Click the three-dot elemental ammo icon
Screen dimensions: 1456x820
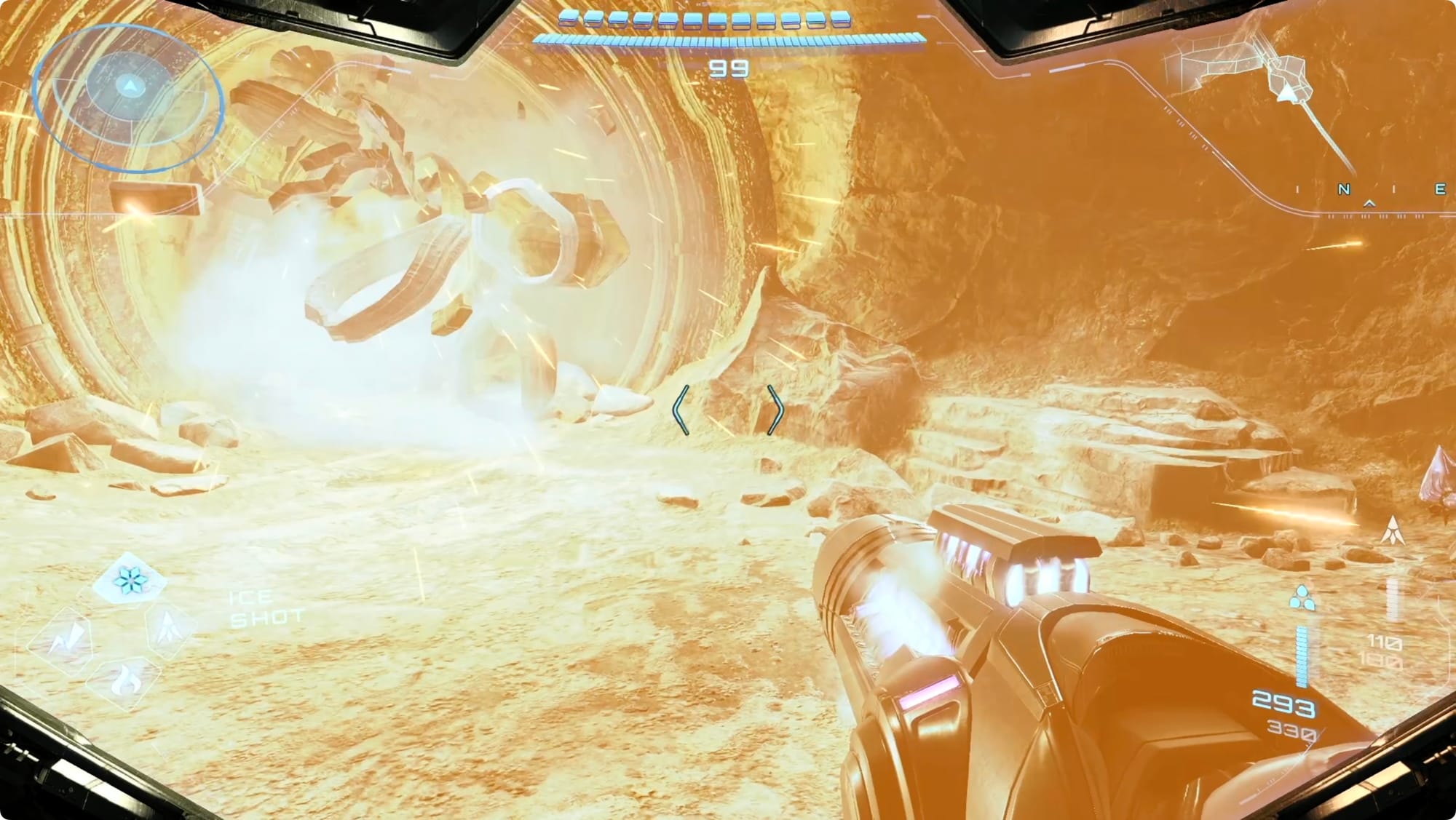(1302, 599)
